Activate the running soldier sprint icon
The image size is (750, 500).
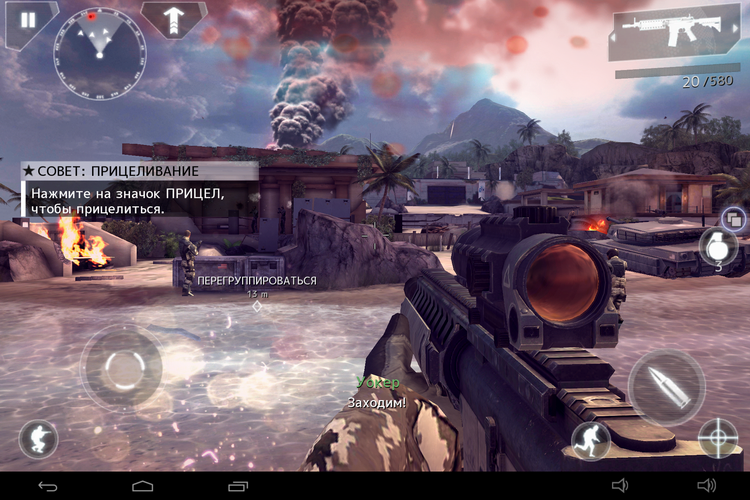(x=590, y=440)
